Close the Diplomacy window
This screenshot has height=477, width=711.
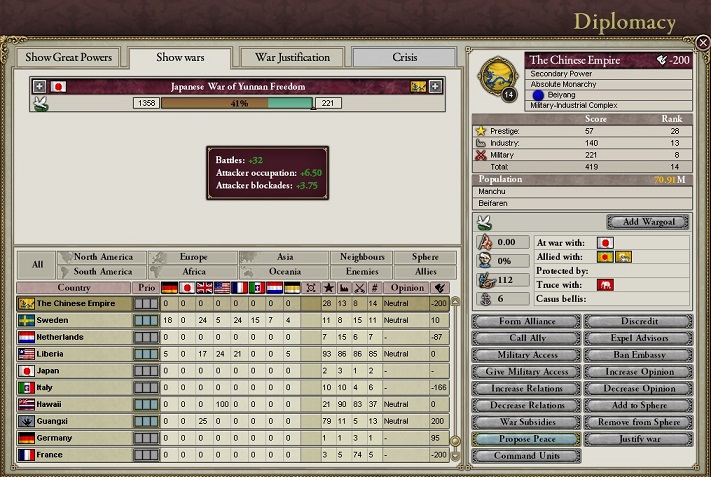tap(702, 43)
